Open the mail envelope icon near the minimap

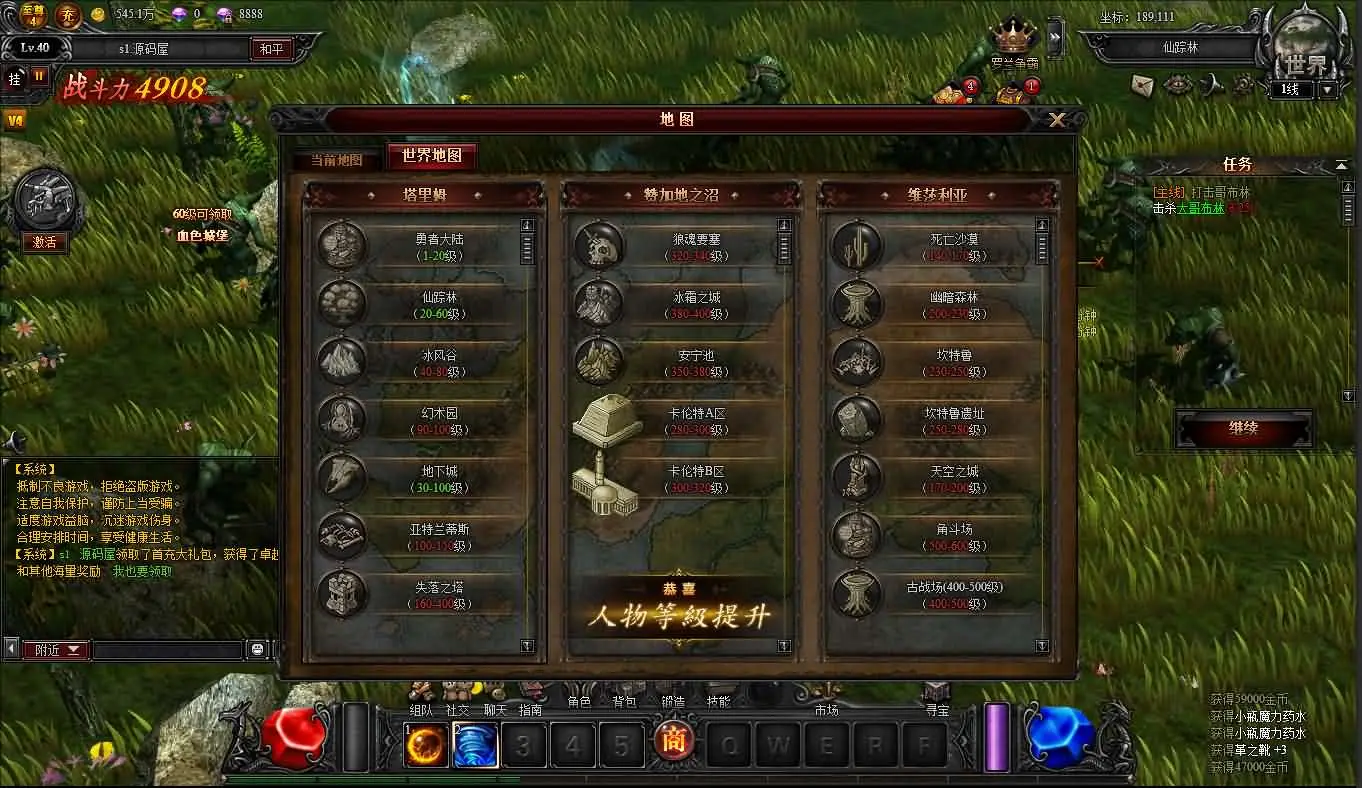(1141, 86)
